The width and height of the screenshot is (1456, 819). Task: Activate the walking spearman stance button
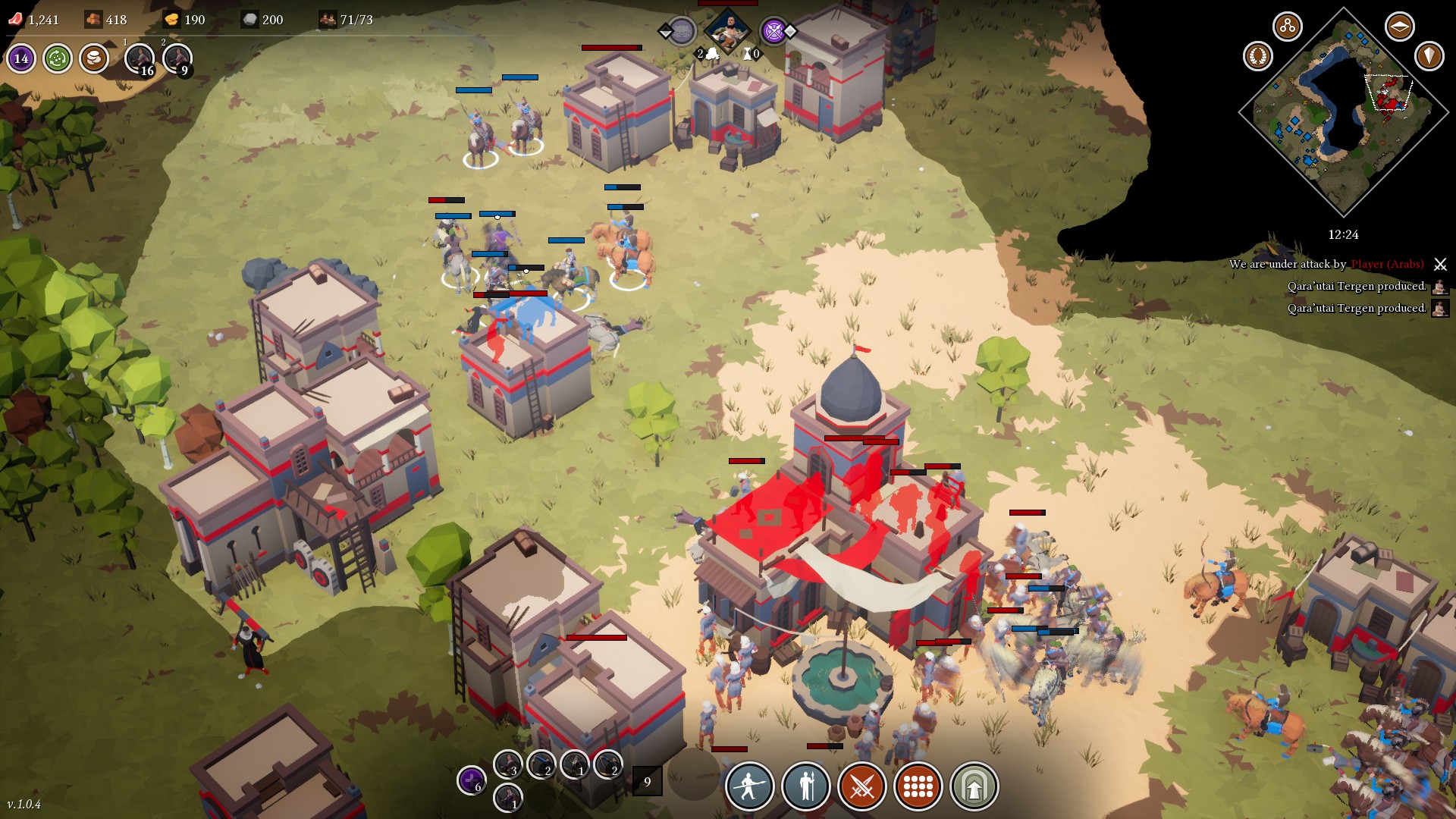(749, 786)
